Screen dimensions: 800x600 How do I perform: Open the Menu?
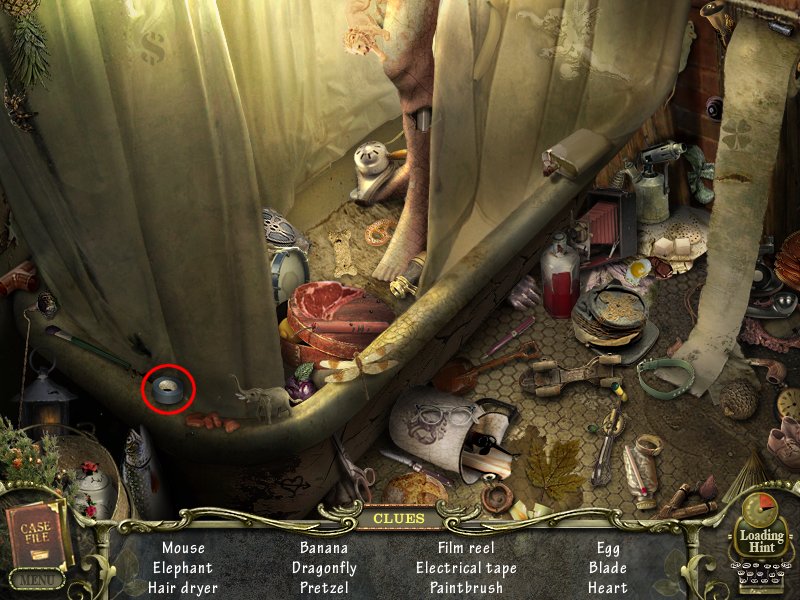pos(37,578)
